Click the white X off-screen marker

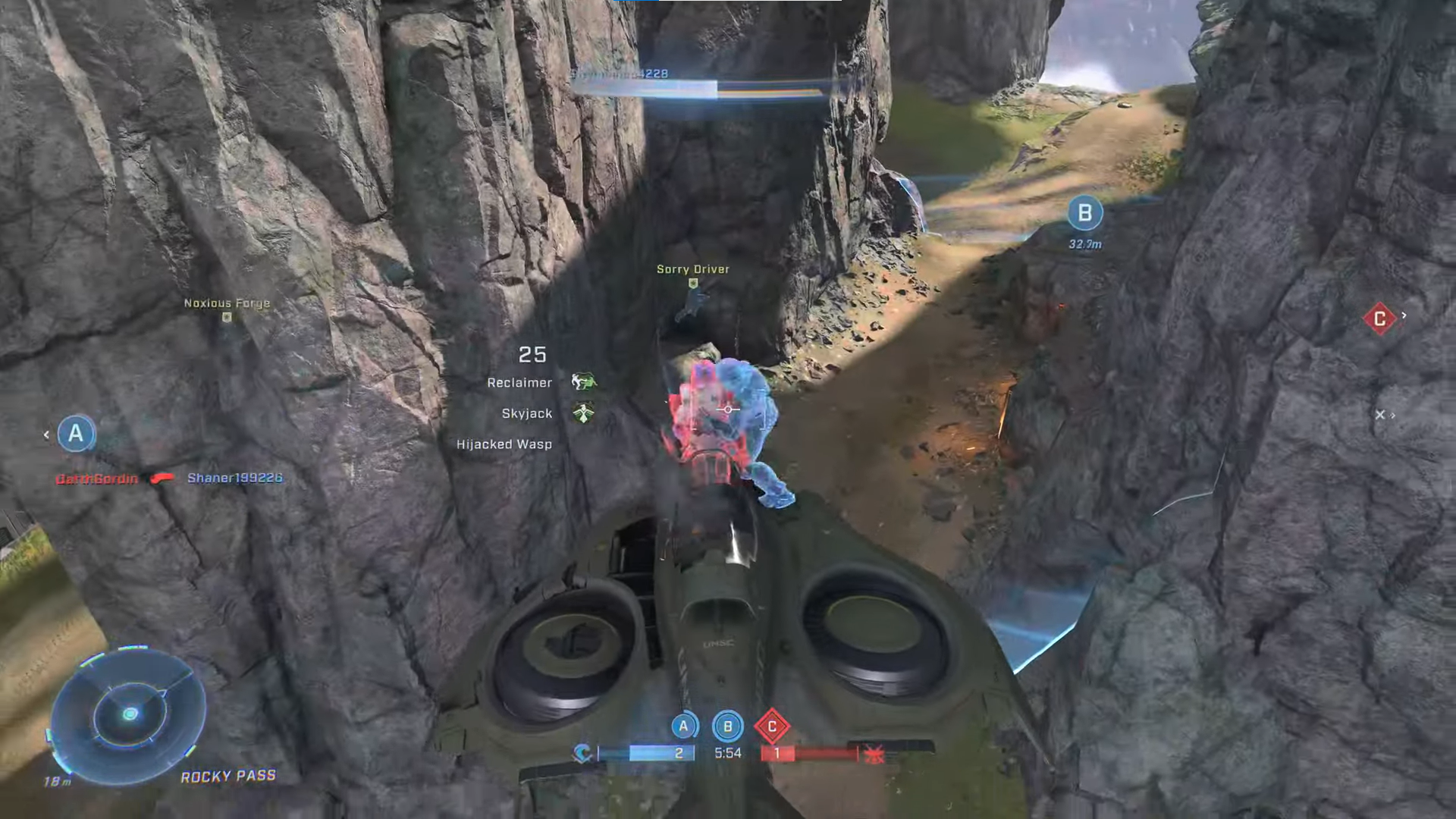[1380, 415]
